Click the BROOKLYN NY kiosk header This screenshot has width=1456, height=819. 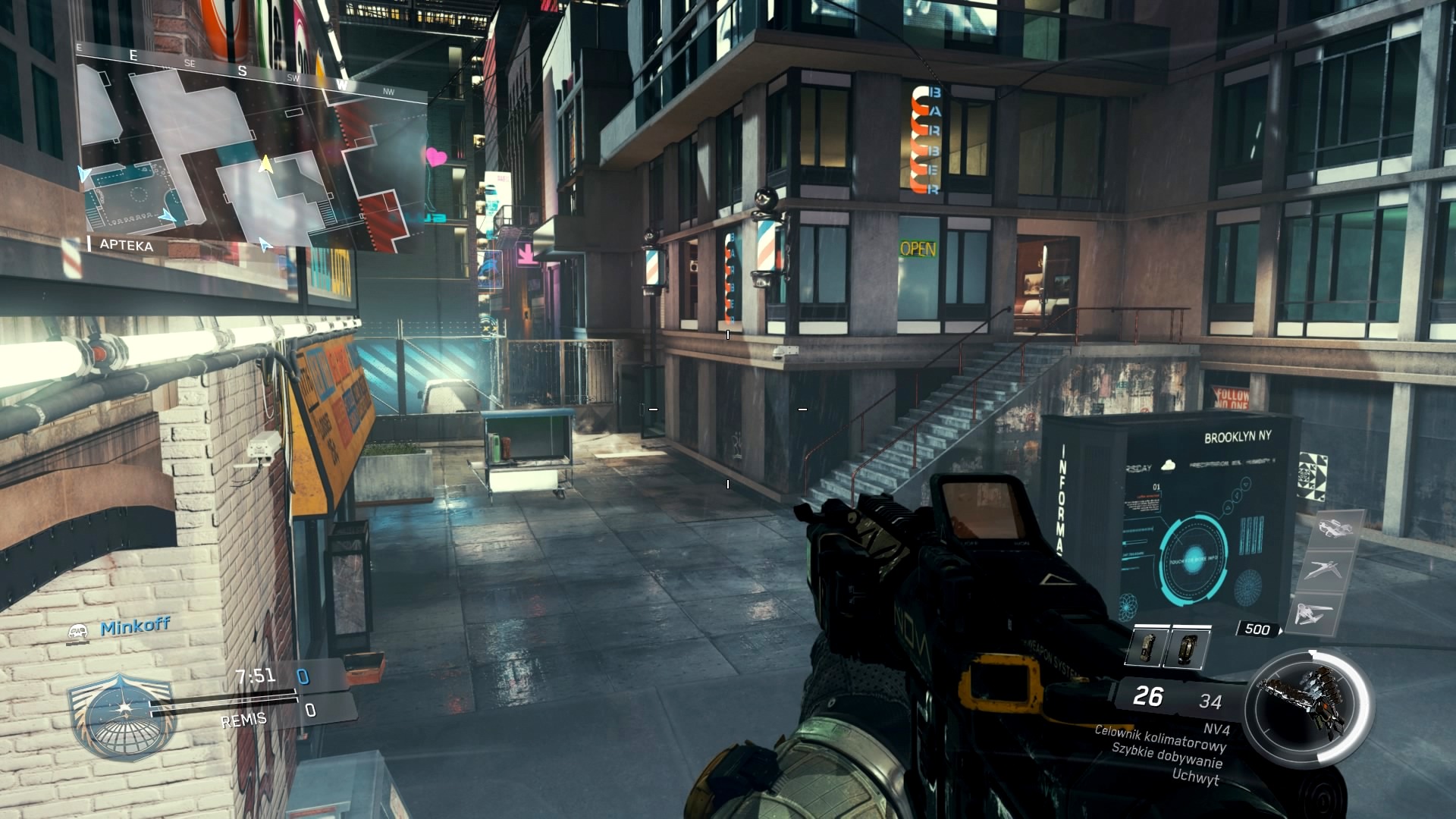pyautogui.click(x=1238, y=435)
